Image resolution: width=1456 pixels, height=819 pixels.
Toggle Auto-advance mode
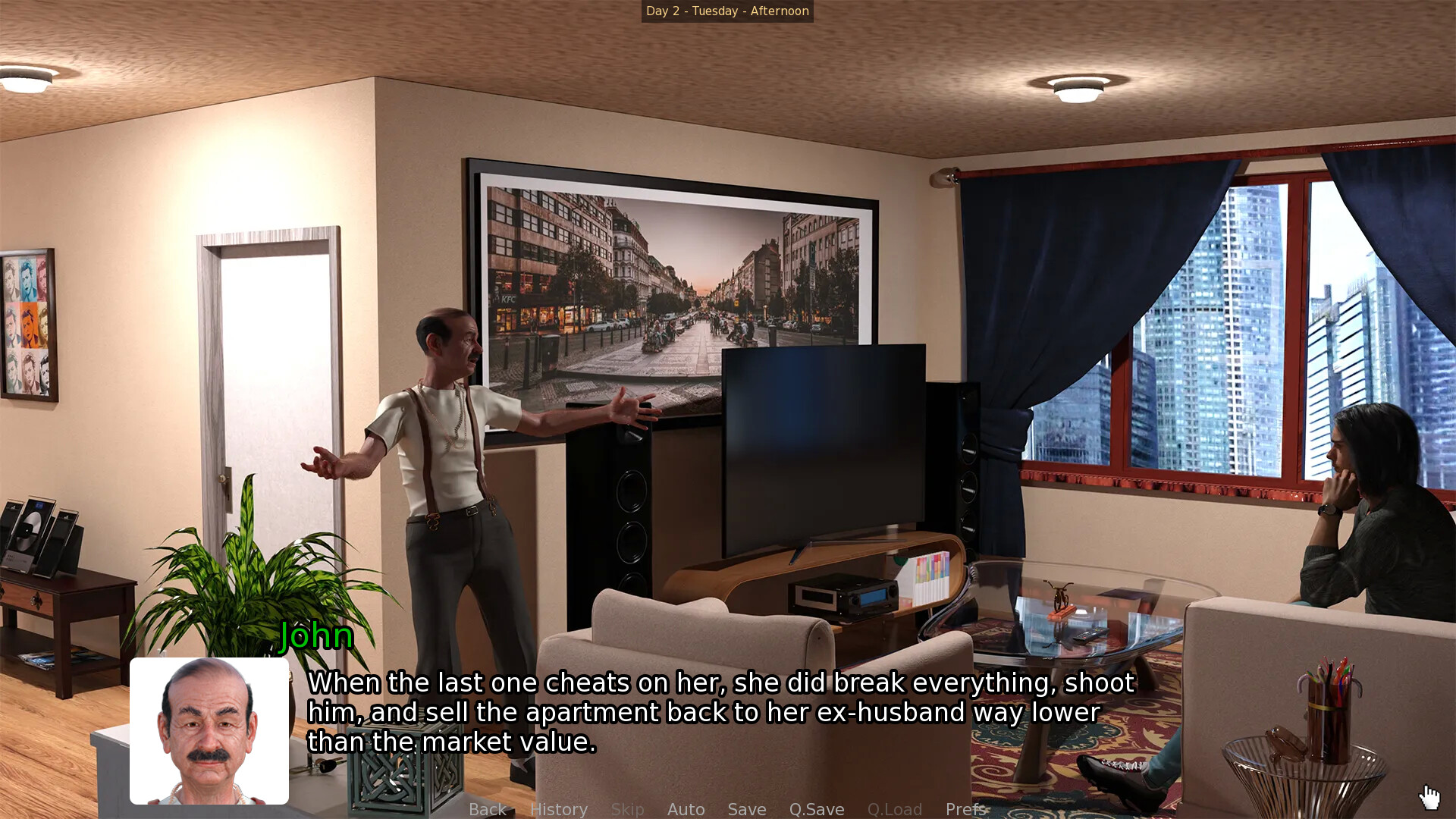click(686, 809)
